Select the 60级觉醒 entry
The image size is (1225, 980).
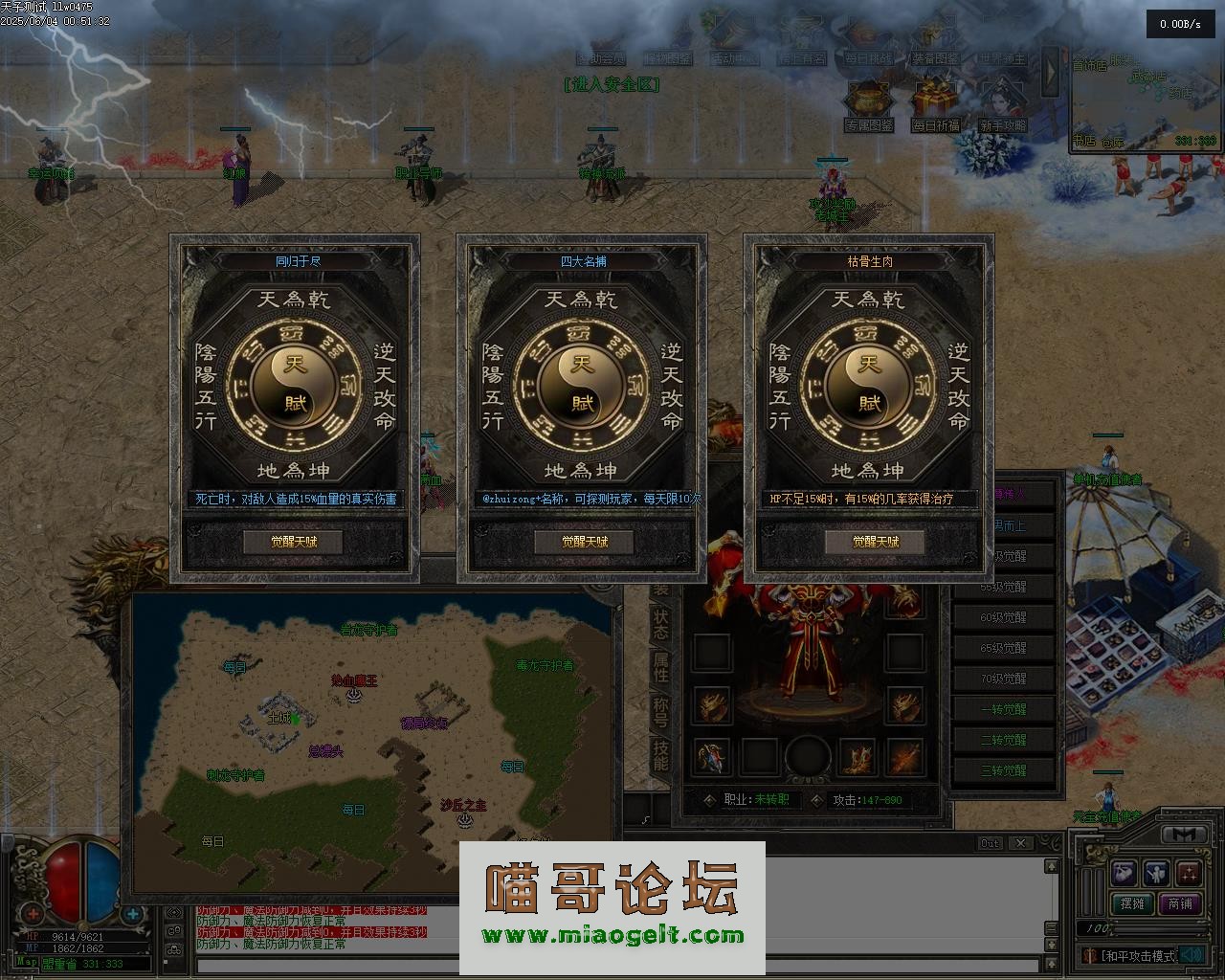tap(1003, 617)
